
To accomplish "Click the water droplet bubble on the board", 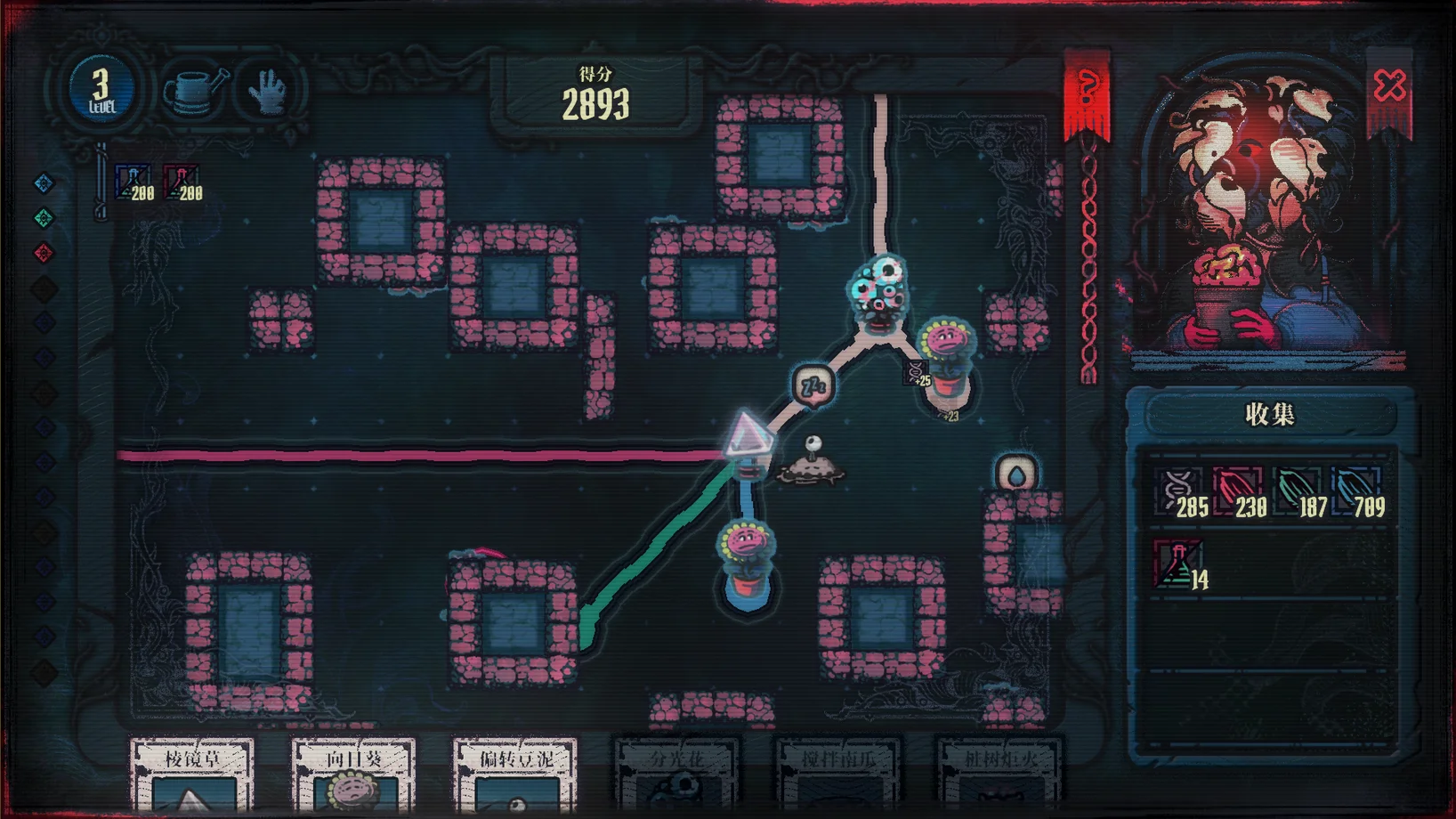I will (x=1016, y=474).
